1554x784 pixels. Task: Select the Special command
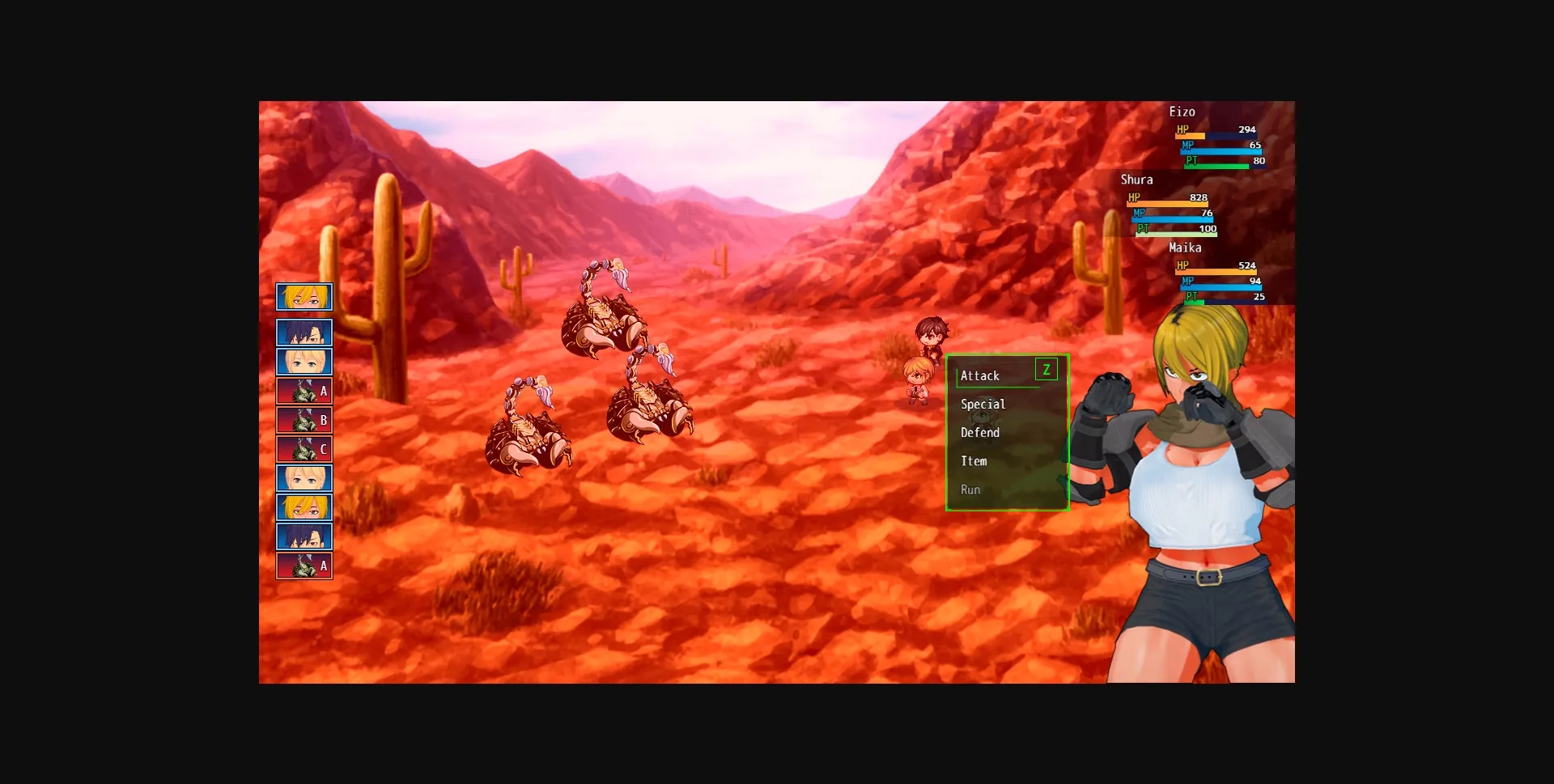[983, 404]
